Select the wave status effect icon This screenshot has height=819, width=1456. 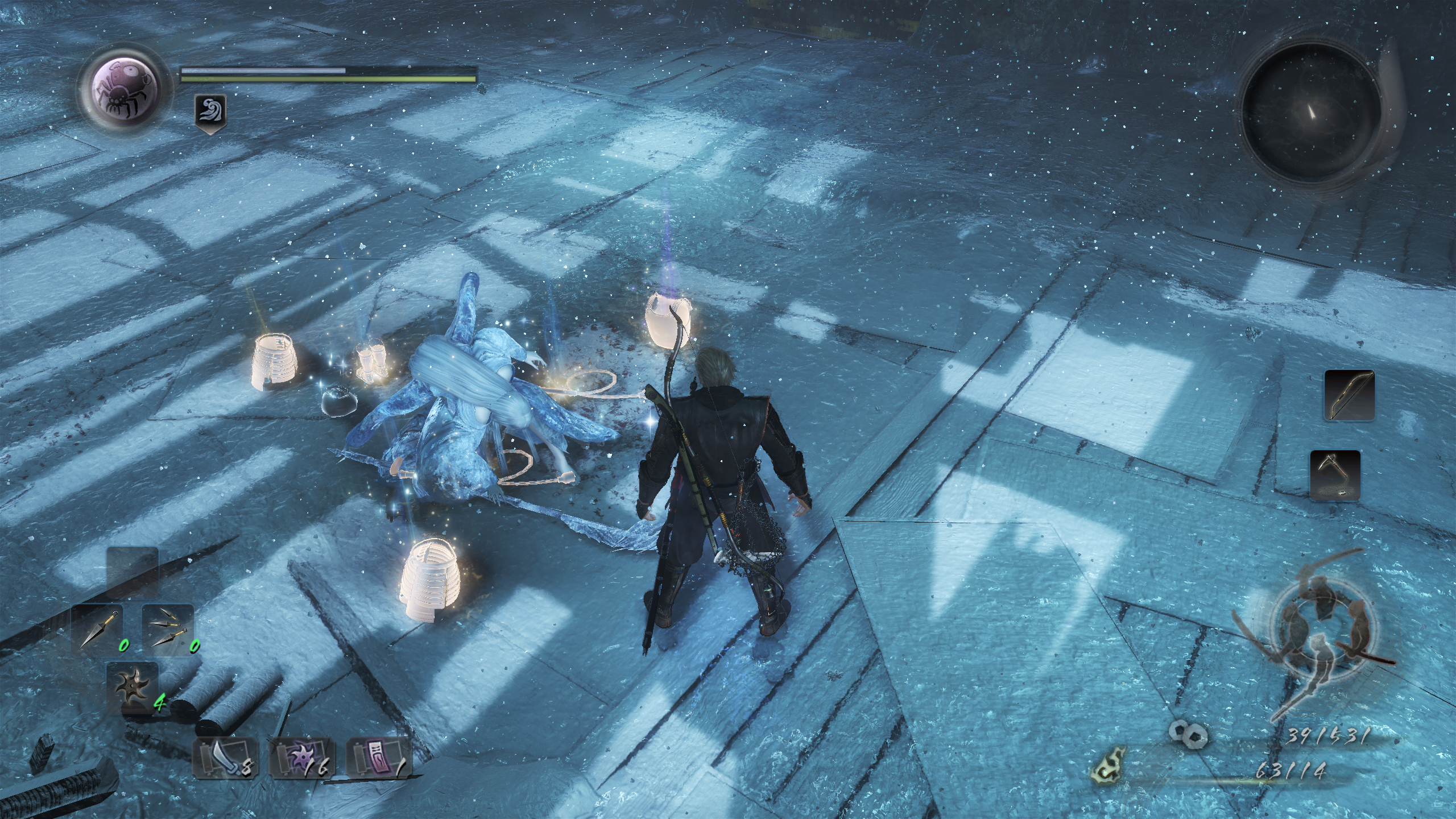tap(210, 110)
